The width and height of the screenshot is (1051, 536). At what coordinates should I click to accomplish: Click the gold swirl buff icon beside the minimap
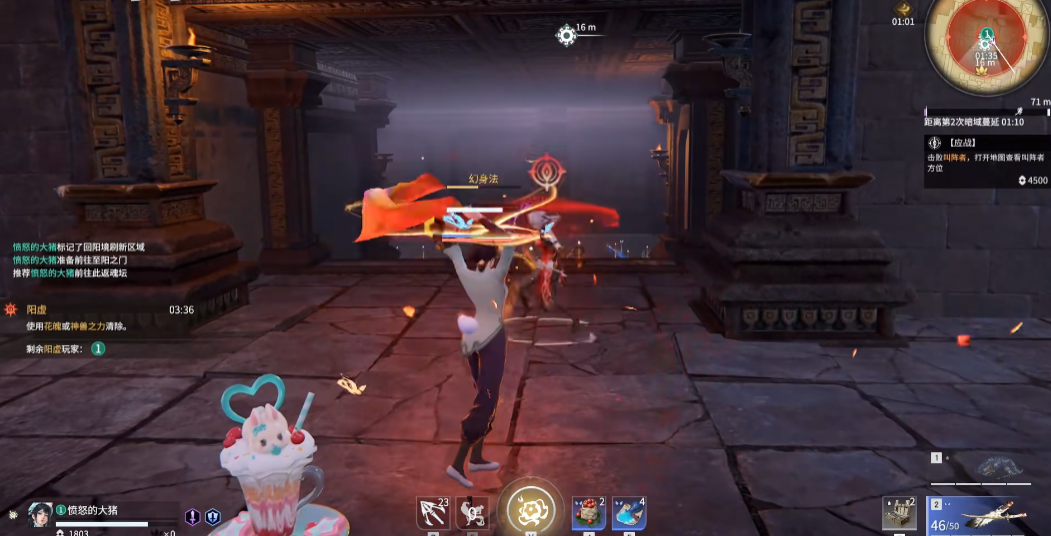pos(902,6)
